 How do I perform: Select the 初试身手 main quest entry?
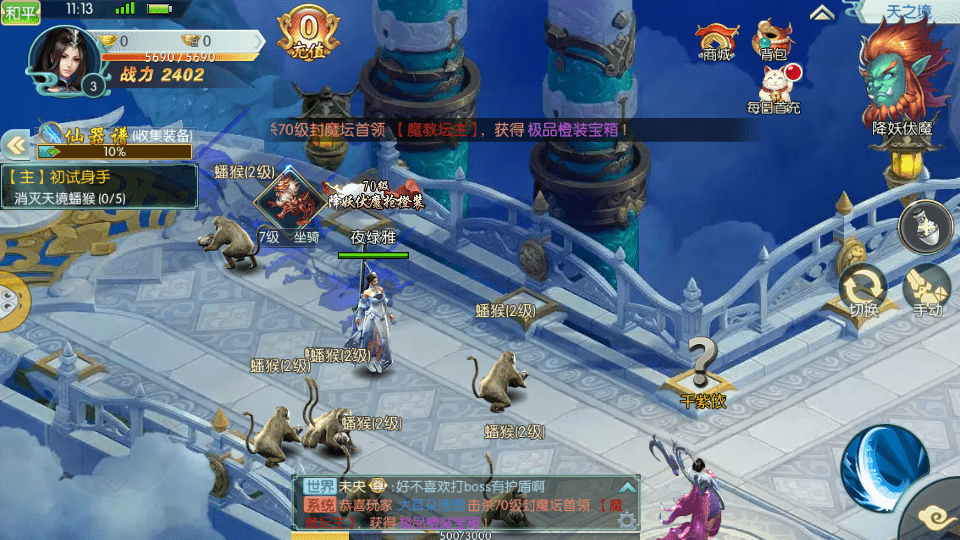(100, 186)
